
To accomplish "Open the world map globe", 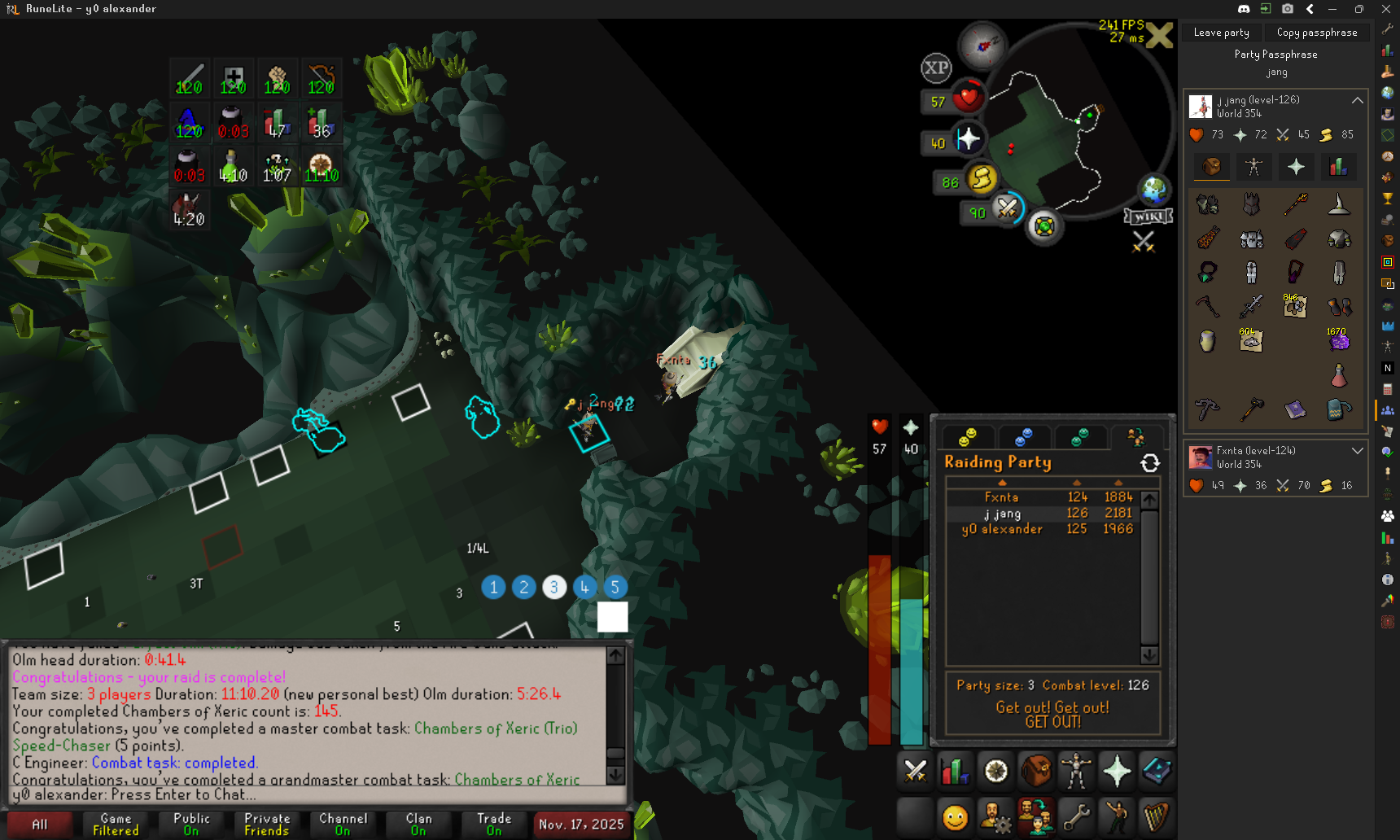I will tap(1153, 190).
